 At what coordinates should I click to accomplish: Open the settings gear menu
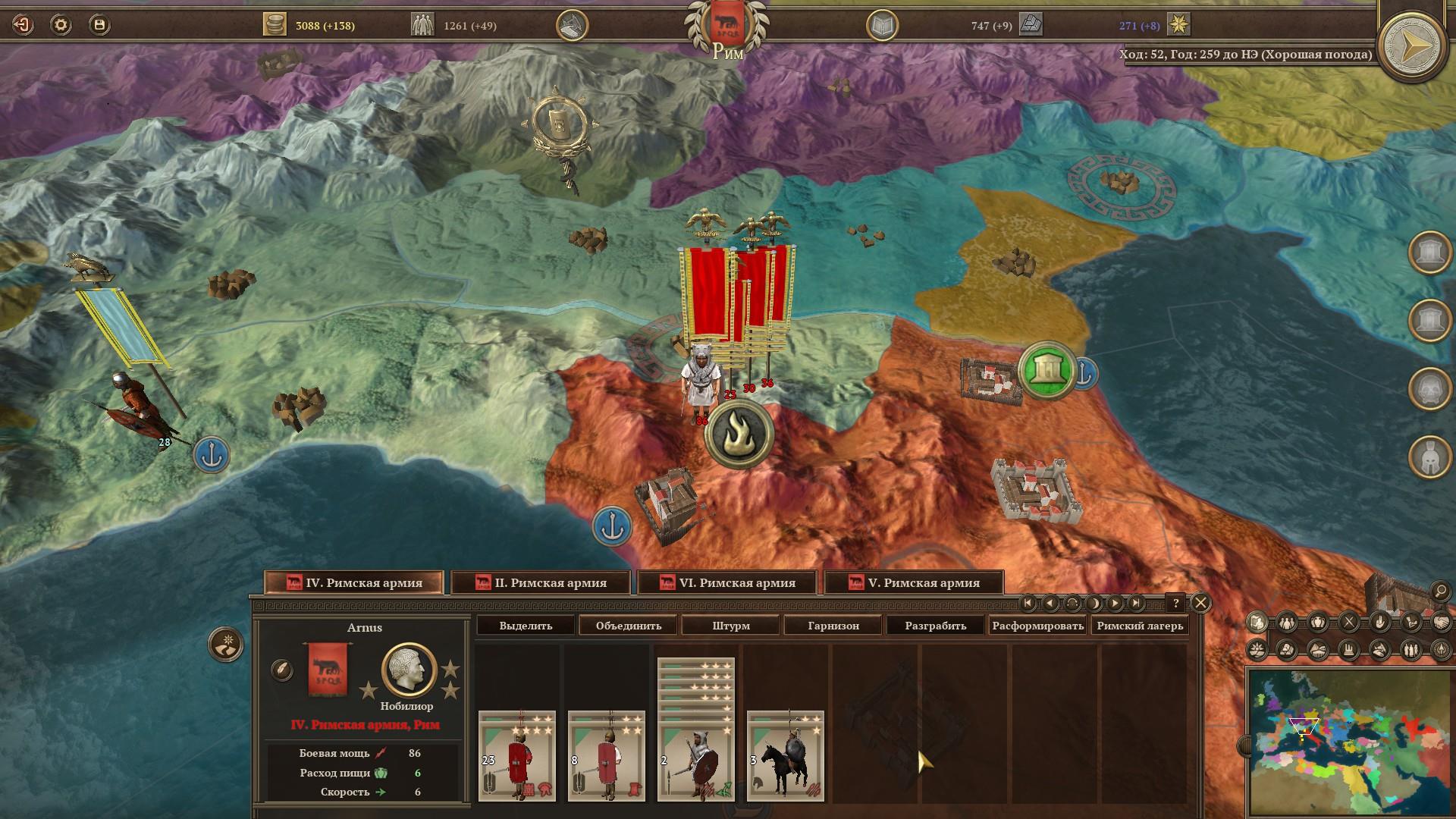pyautogui.click(x=61, y=25)
